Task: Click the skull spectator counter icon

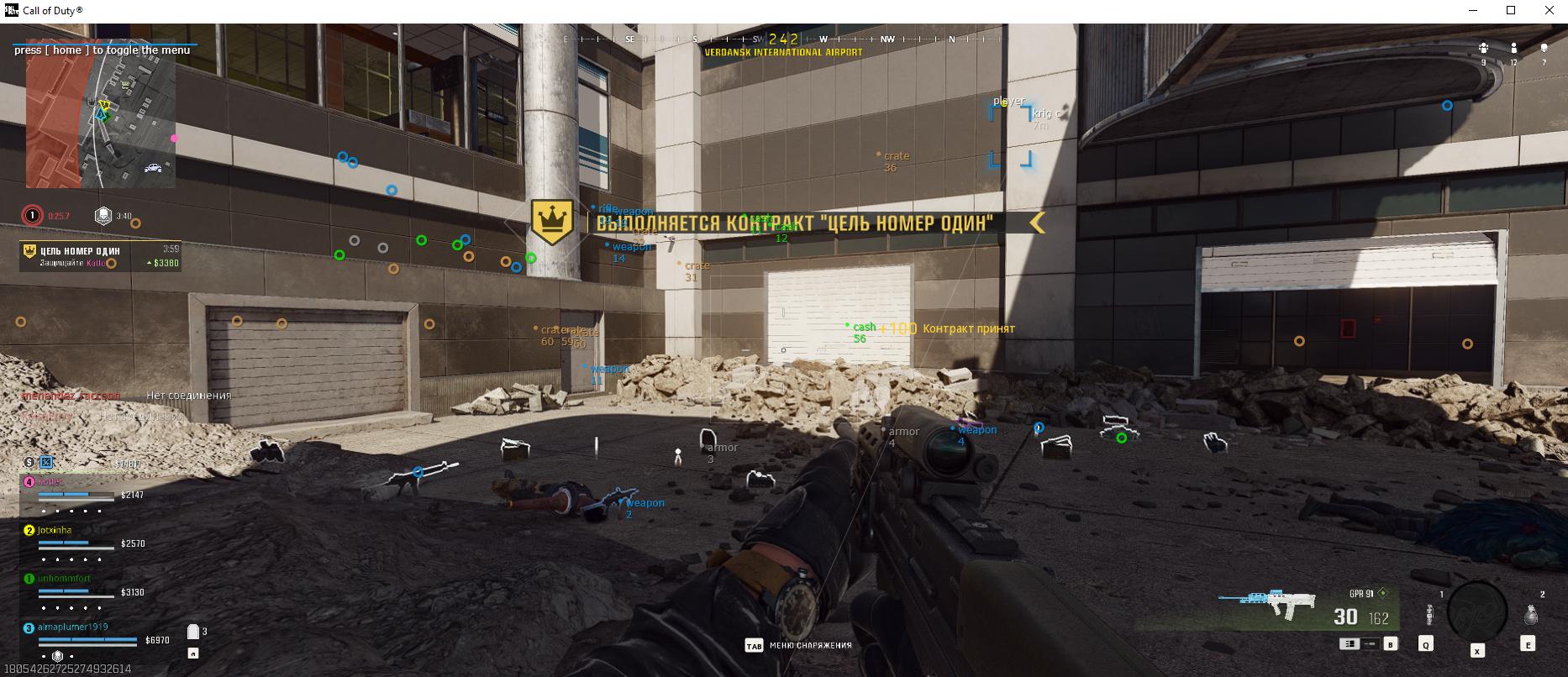Action: (x=1544, y=48)
